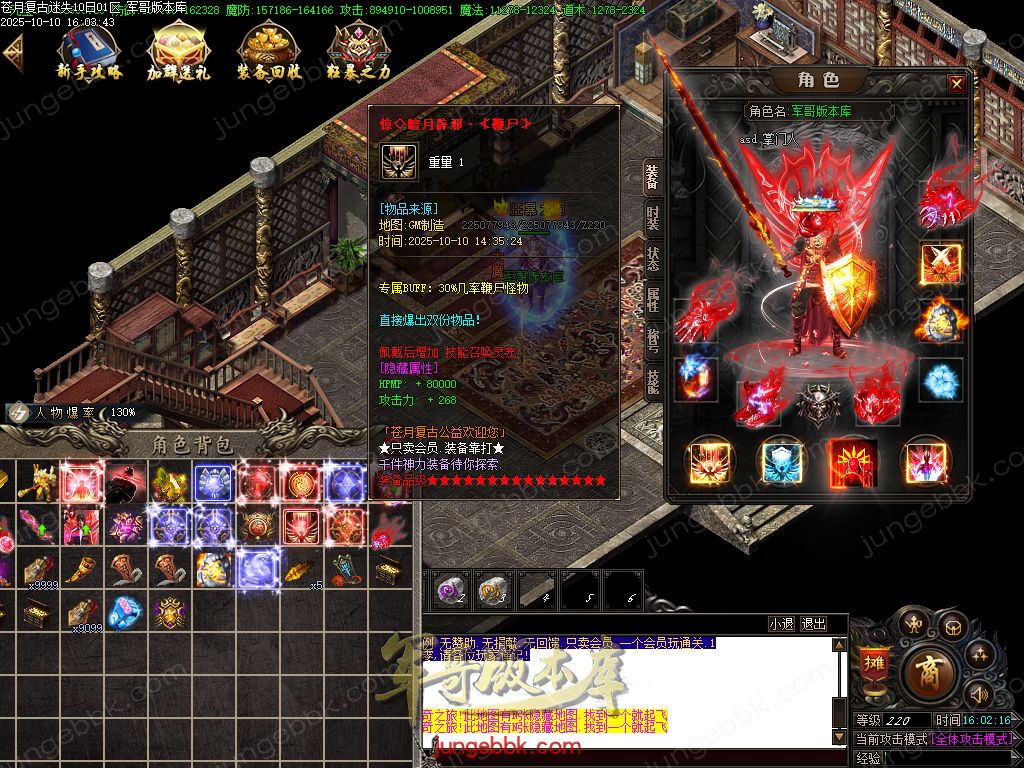Switch to the 时装 costume tab

click(652, 219)
